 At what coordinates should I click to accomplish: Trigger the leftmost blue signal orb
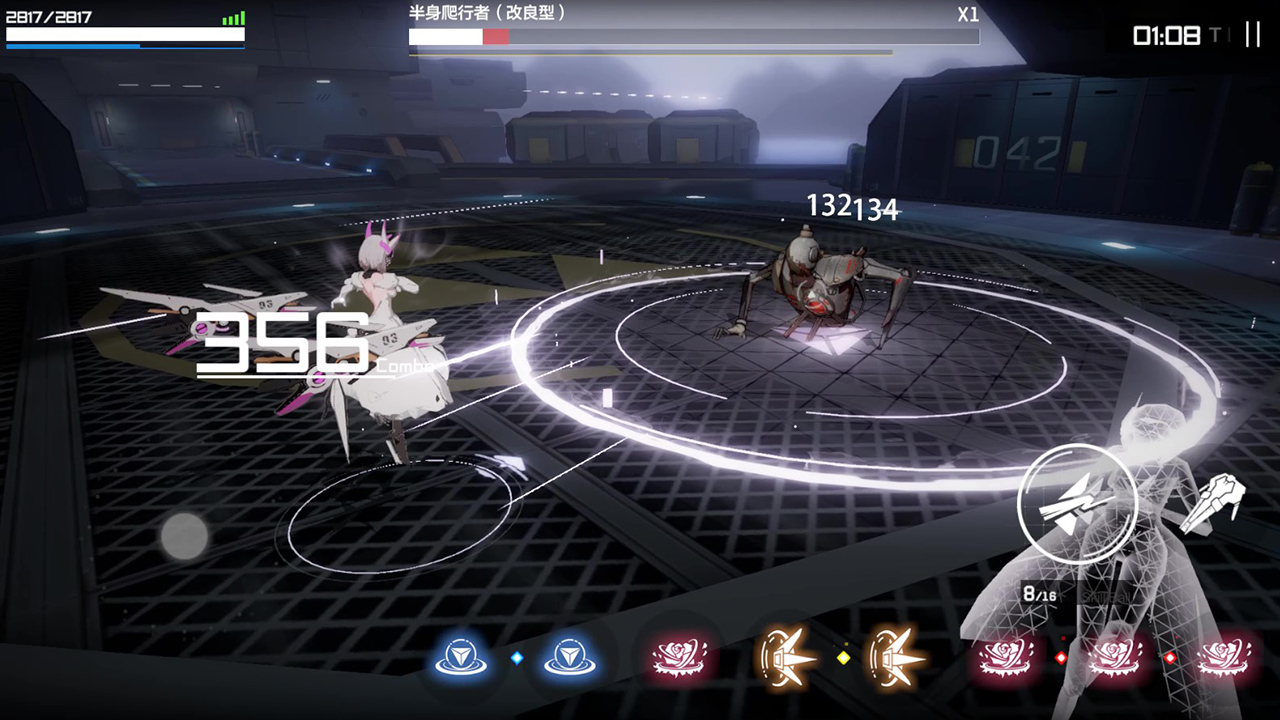click(x=461, y=658)
